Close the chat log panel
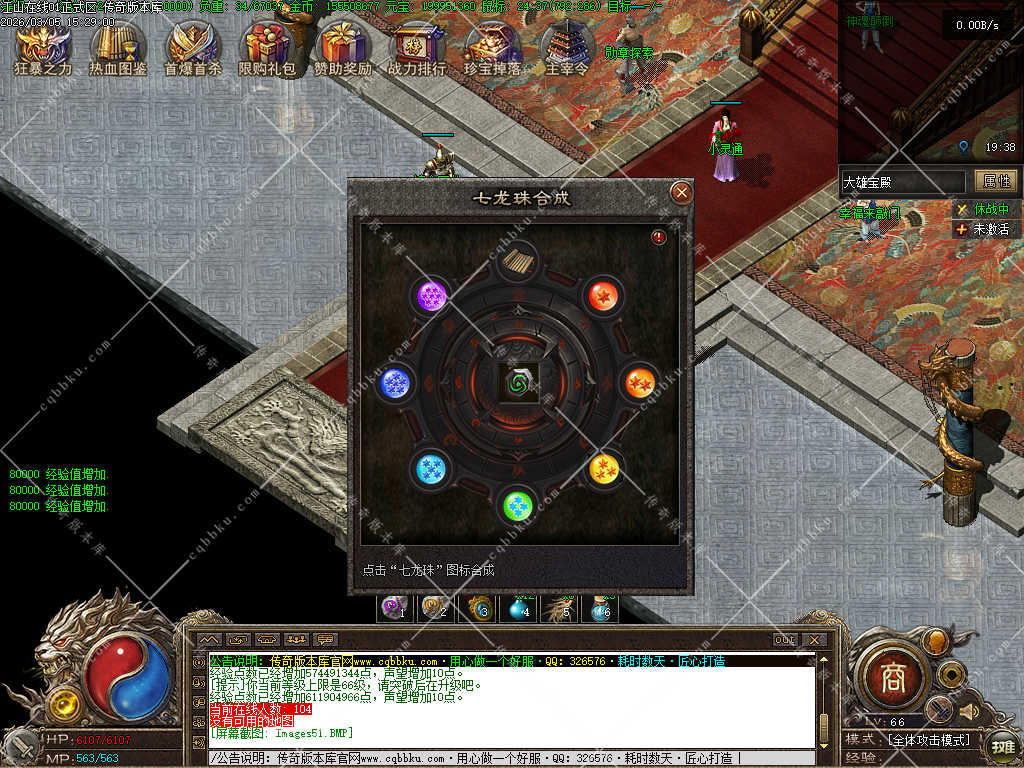 pyautogui.click(x=815, y=640)
